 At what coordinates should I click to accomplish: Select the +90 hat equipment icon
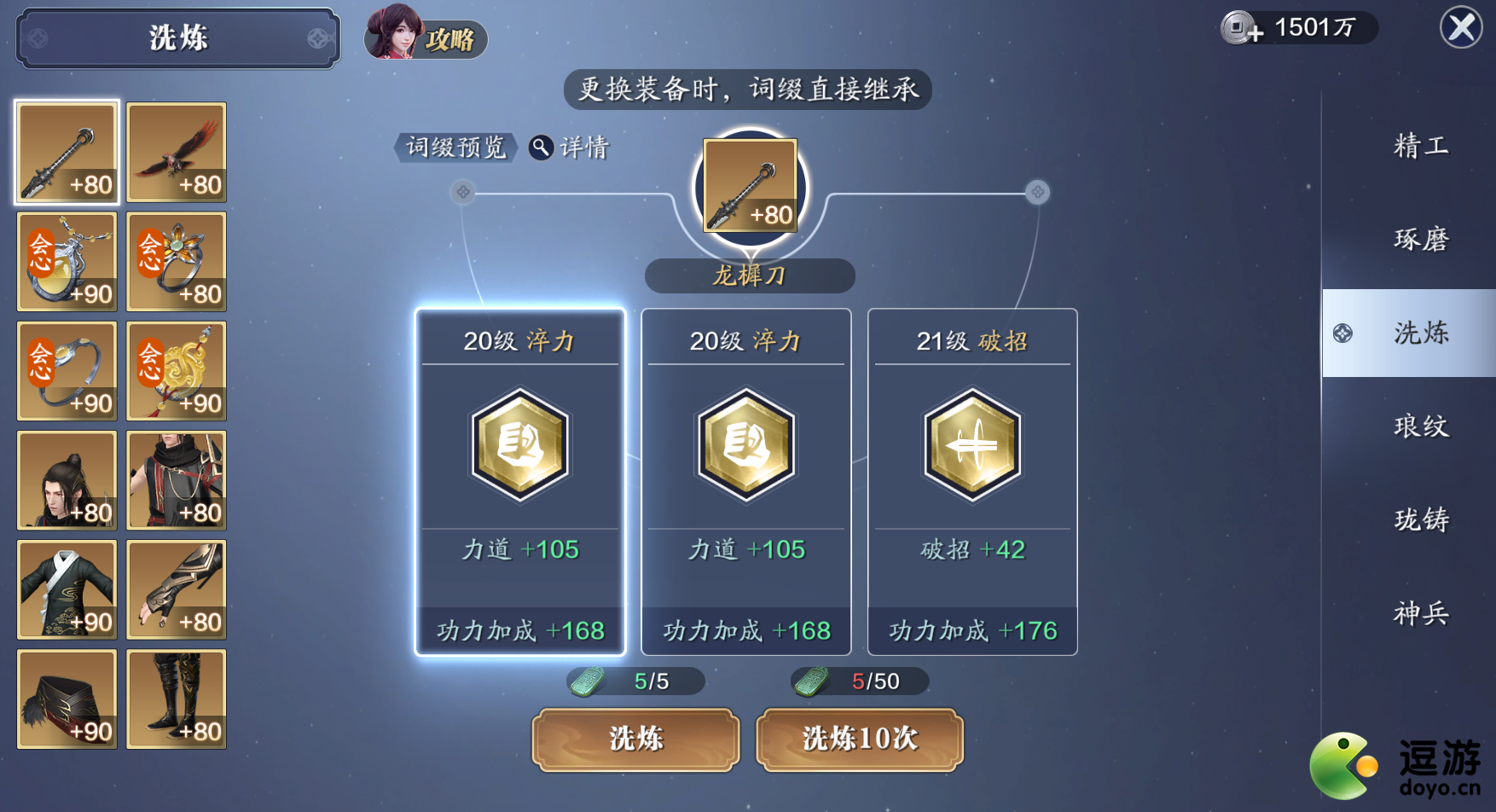tap(67, 699)
